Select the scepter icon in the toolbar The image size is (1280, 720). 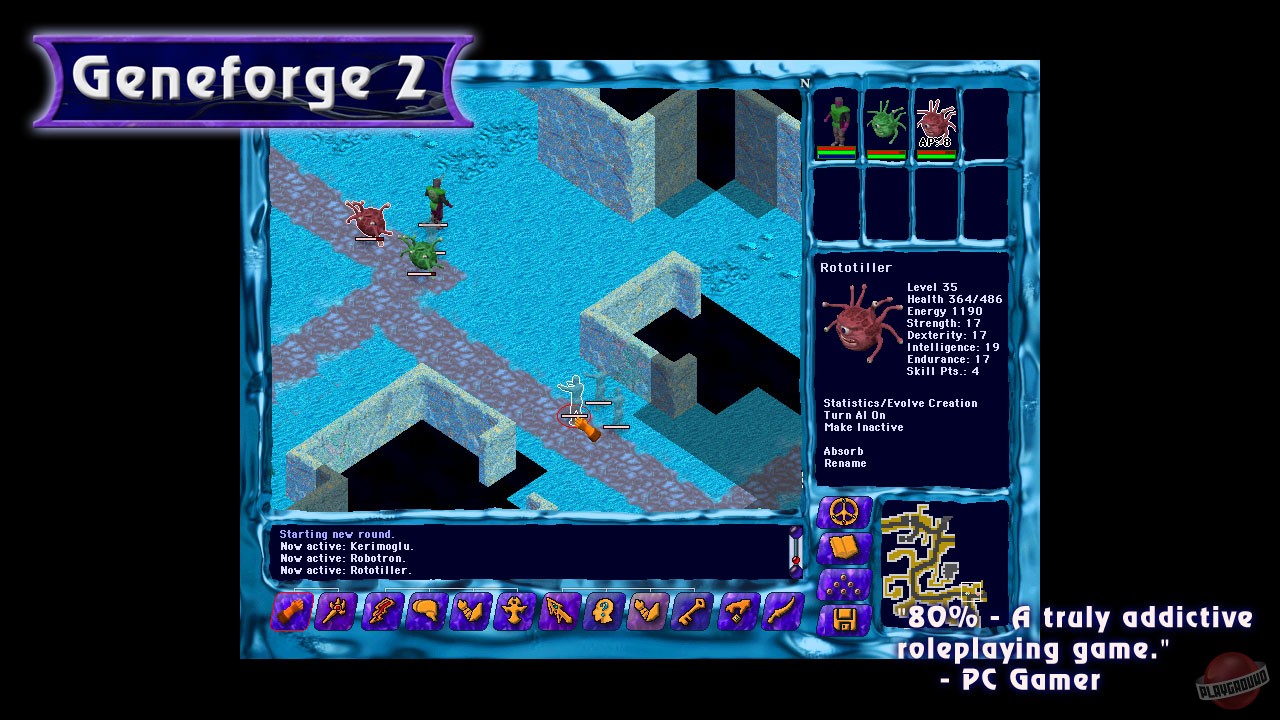tap(335, 612)
